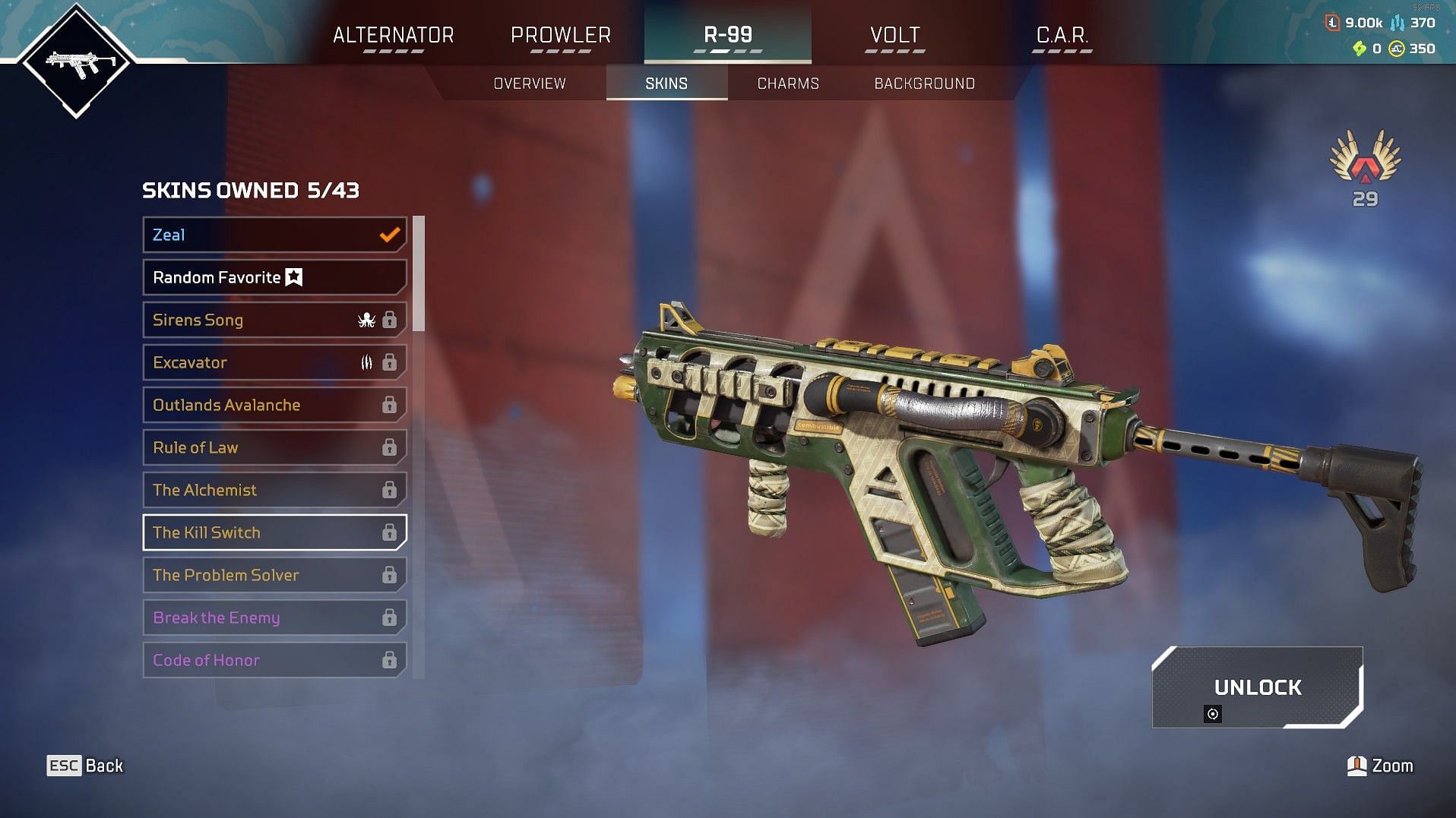Select The Problem Solver skin
This screenshot has height=818, width=1456.
point(274,575)
